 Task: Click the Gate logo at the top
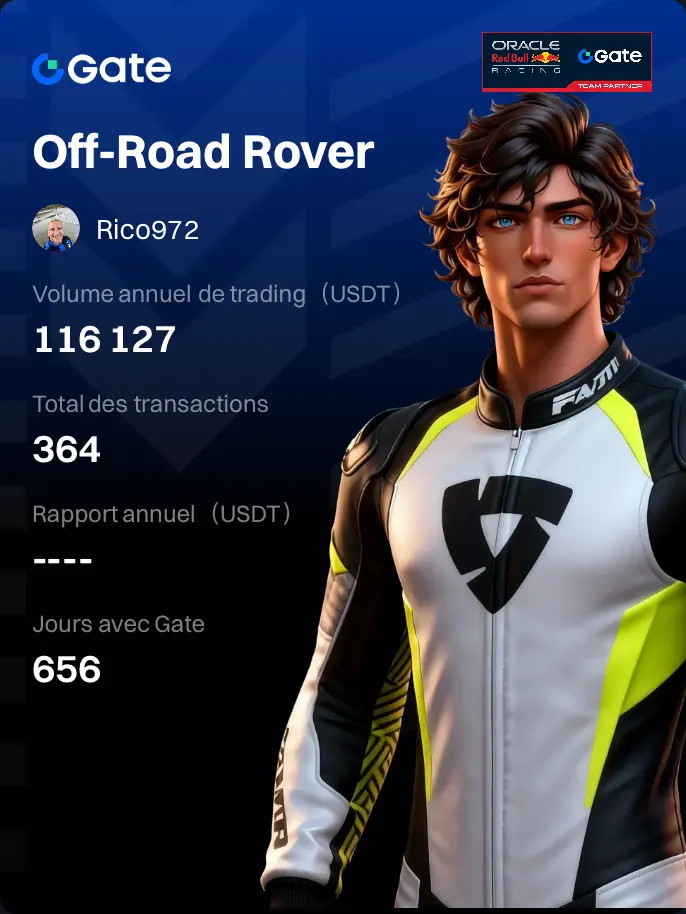(101, 68)
